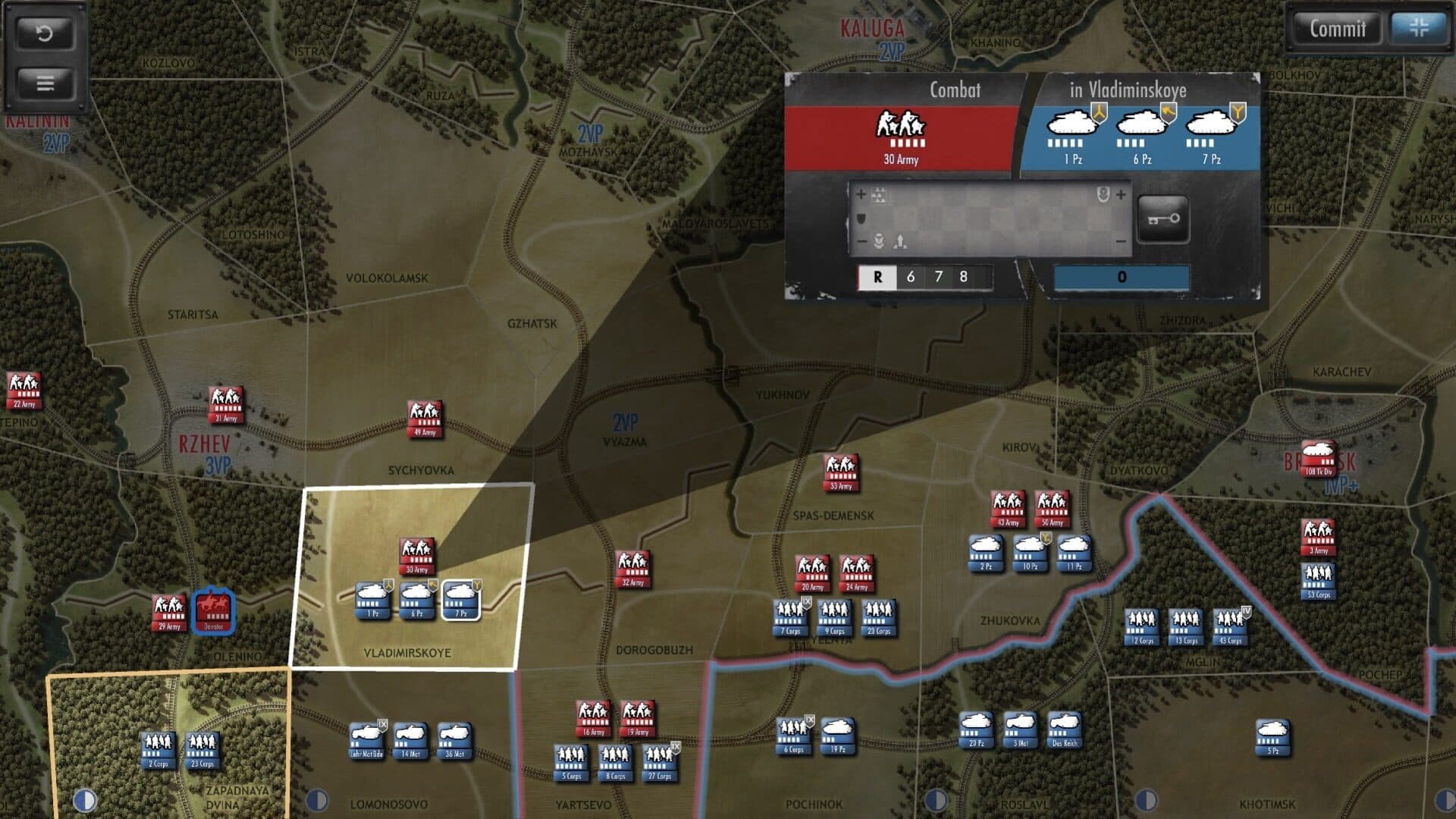This screenshot has width=1456, height=819.
Task: Select the Lehr Mot Bde unit
Action: (366, 740)
